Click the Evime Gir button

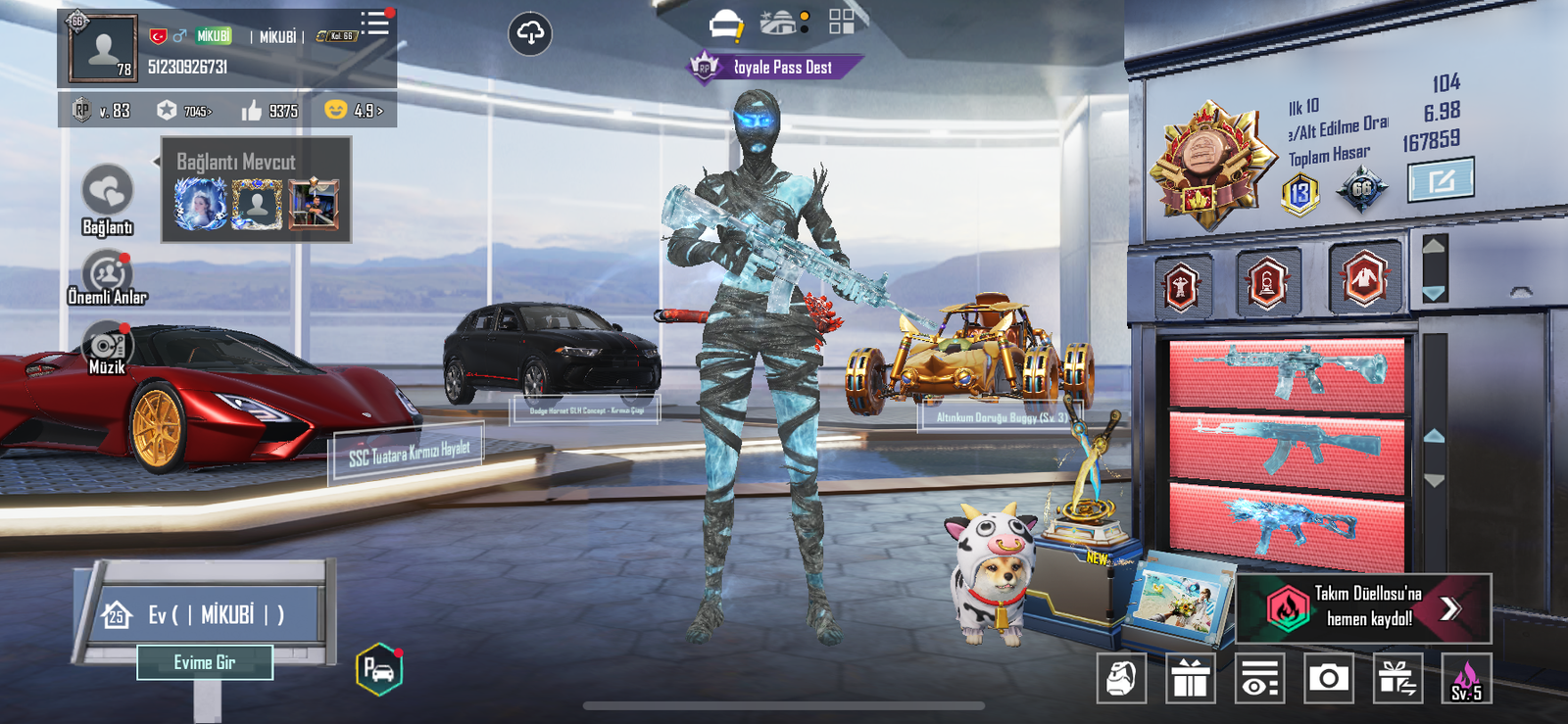coord(205,662)
